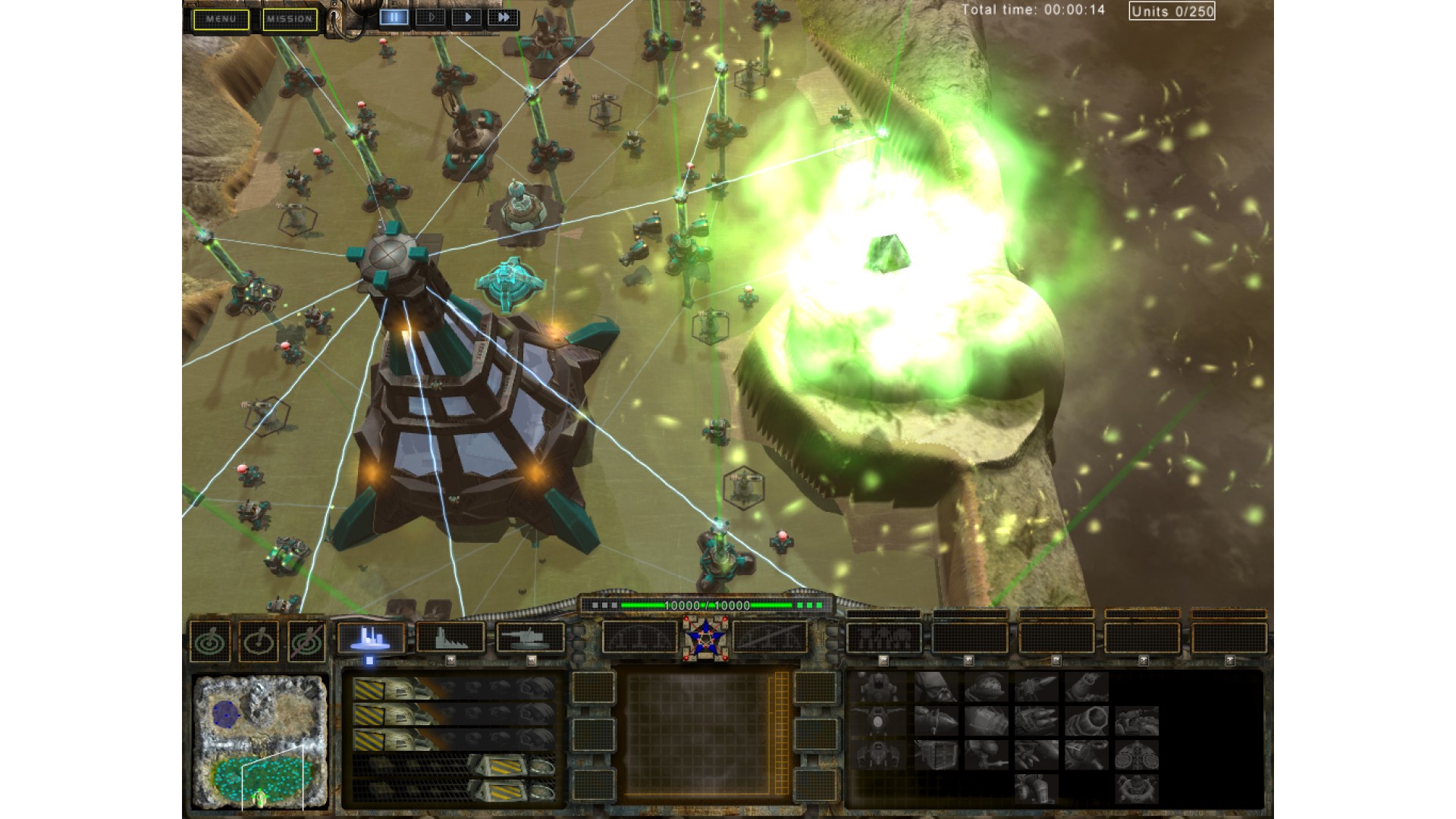Pick the round cannon barrel unit icon
This screenshot has width=1456, height=819.
pyautogui.click(x=1086, y=720)
